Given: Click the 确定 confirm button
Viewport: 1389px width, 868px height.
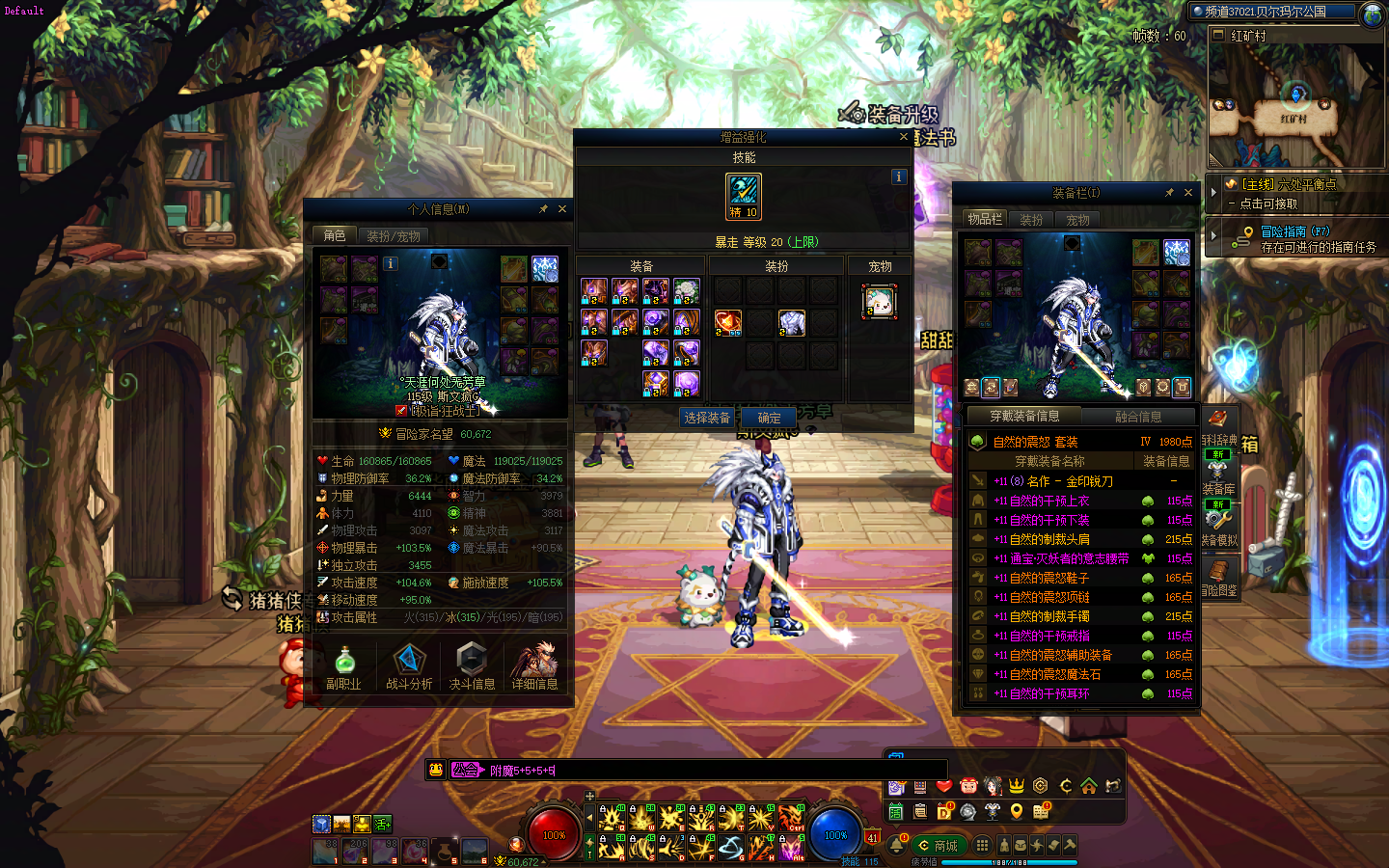Looking at the screenshot, I should click(769, 418).
